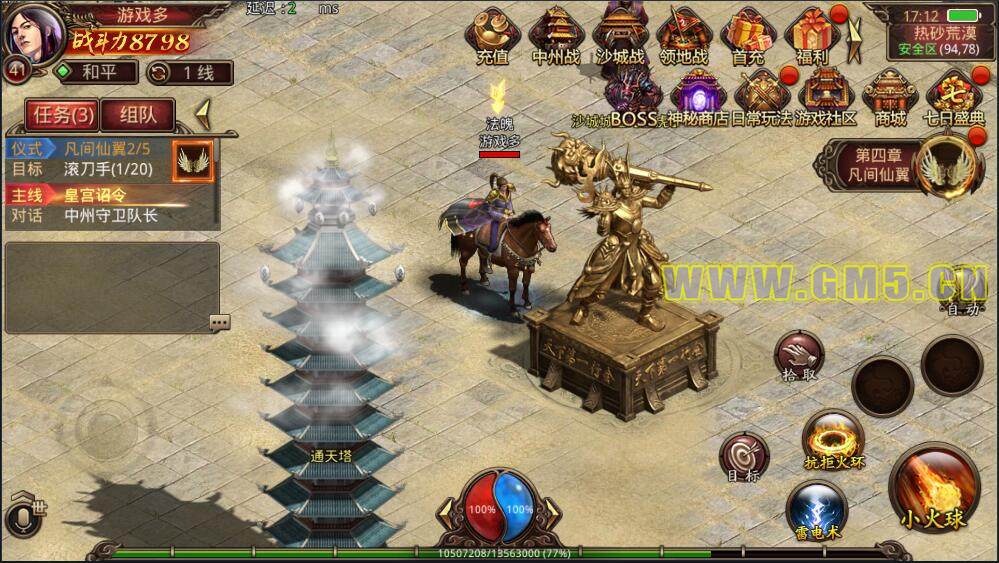Select the 皇宫诏令 main quest entry
This screenshot has width=999, height=563.
[97, 196]
